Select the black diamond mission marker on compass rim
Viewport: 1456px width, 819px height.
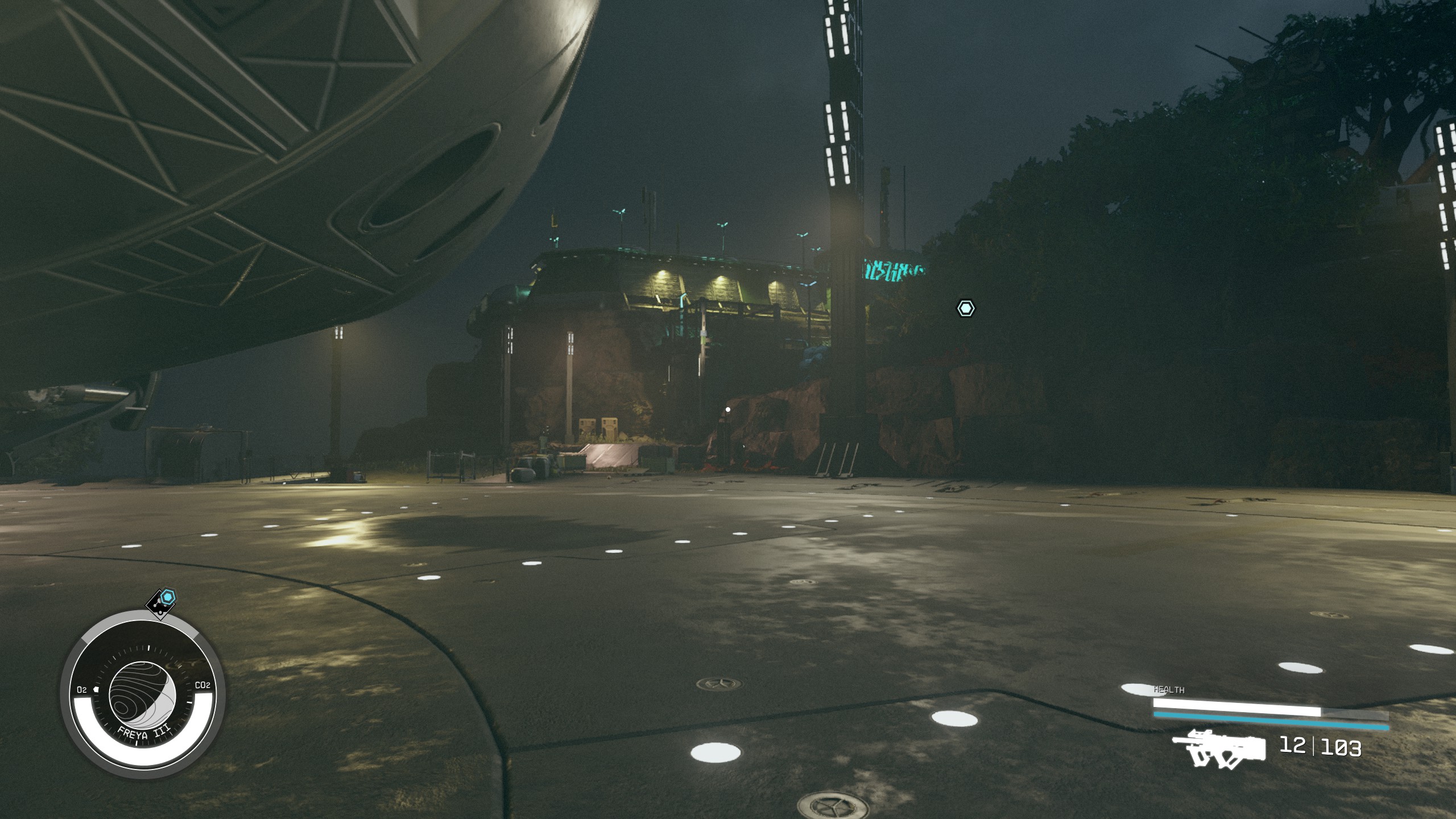pos(159,604)
